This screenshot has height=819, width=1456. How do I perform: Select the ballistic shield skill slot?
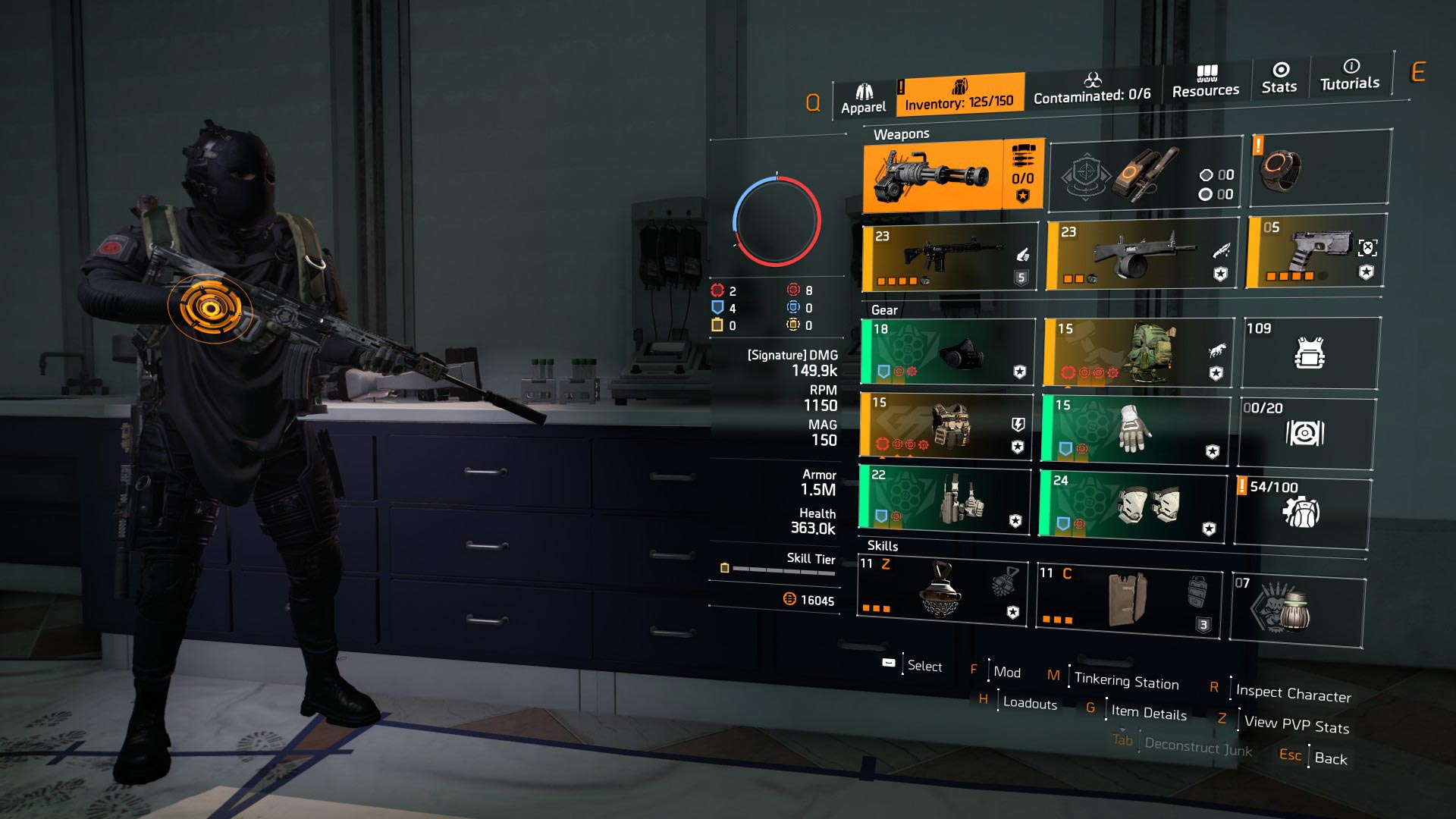[x=1126, y=603]
